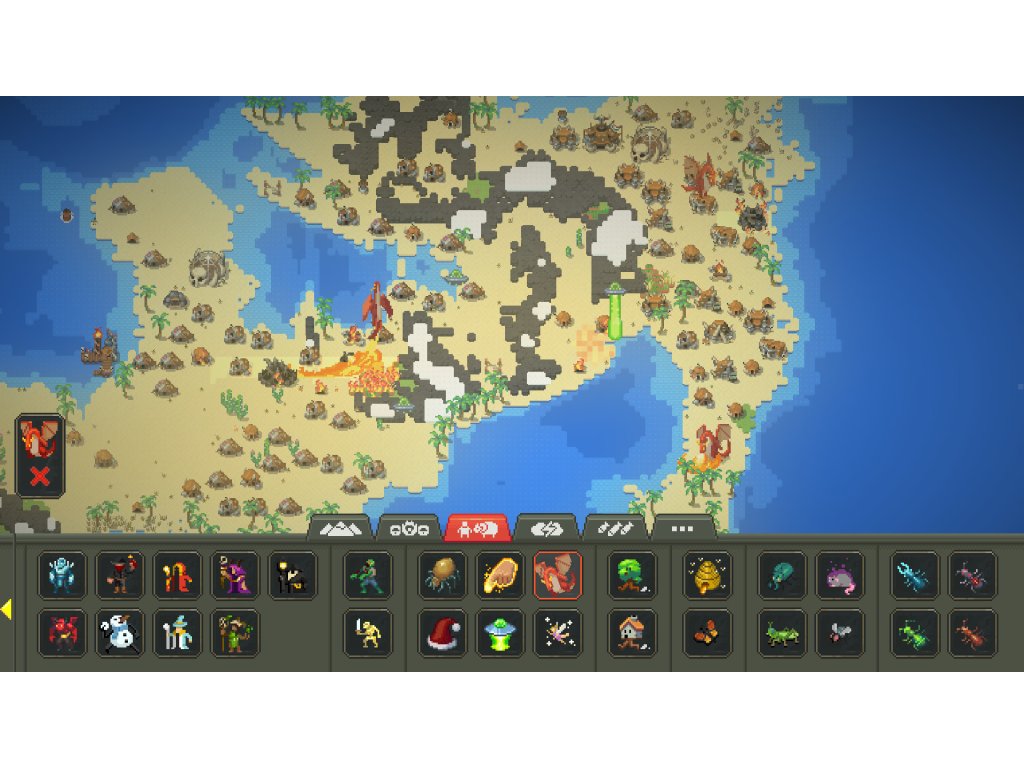Collapse toolbar with the yellow left arrow
The image size is (1024, 768).
pyautogui.click(x=6, y=609)
